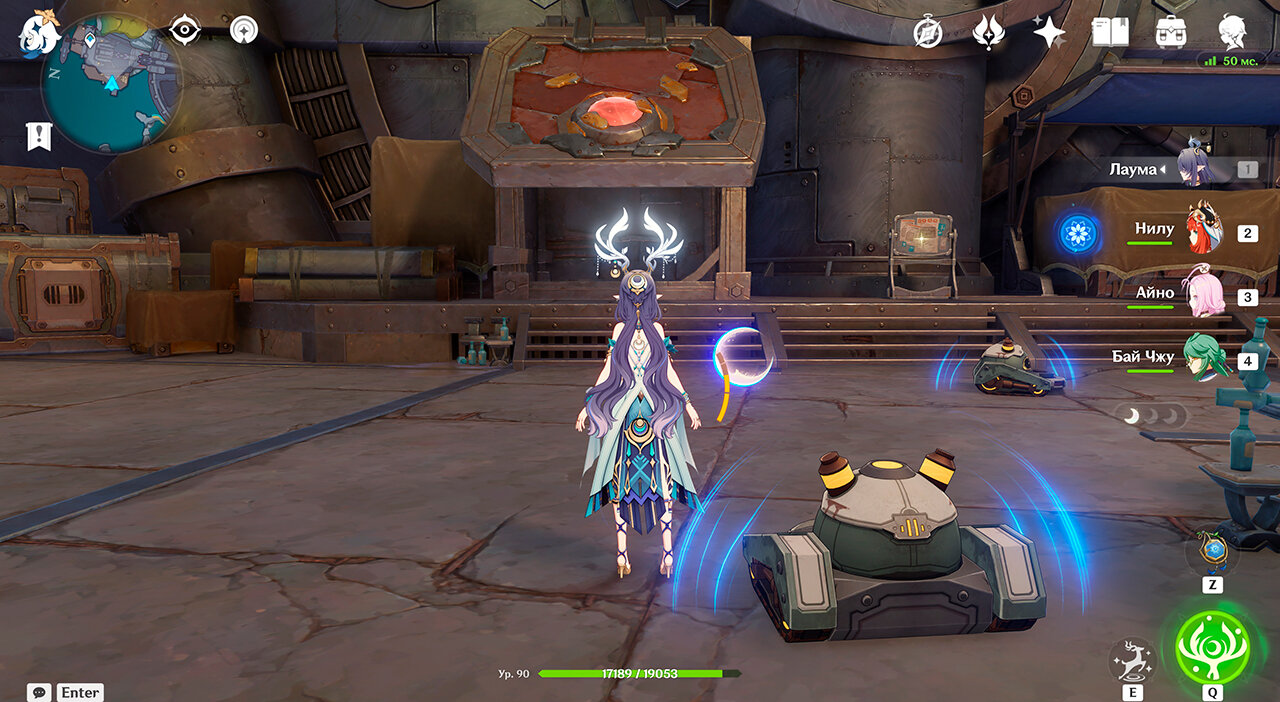Activate the eye-shaped elemental sight icon
1280x702 pixels.
point(185,30)
